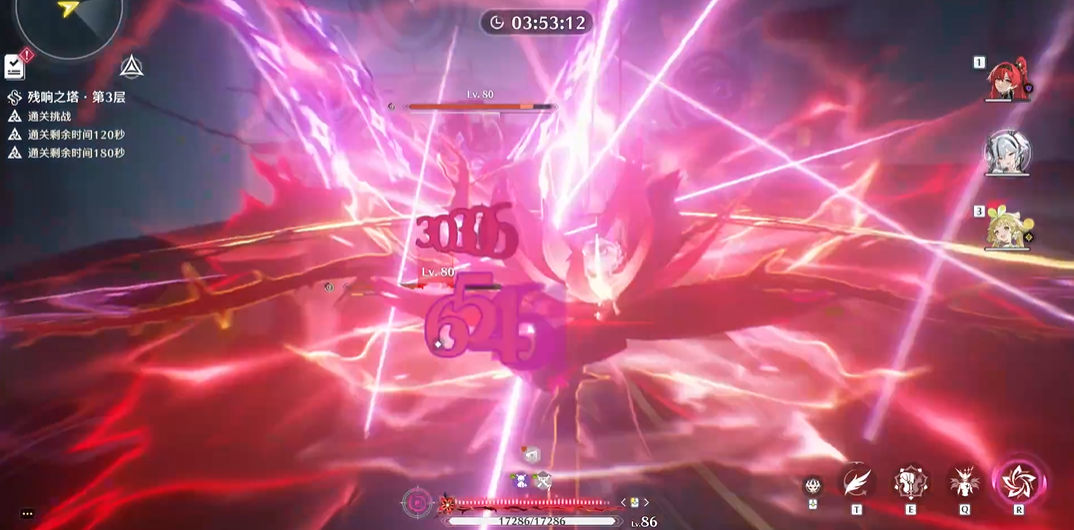Switch to the red-haired character portrait

(1005, 80)
